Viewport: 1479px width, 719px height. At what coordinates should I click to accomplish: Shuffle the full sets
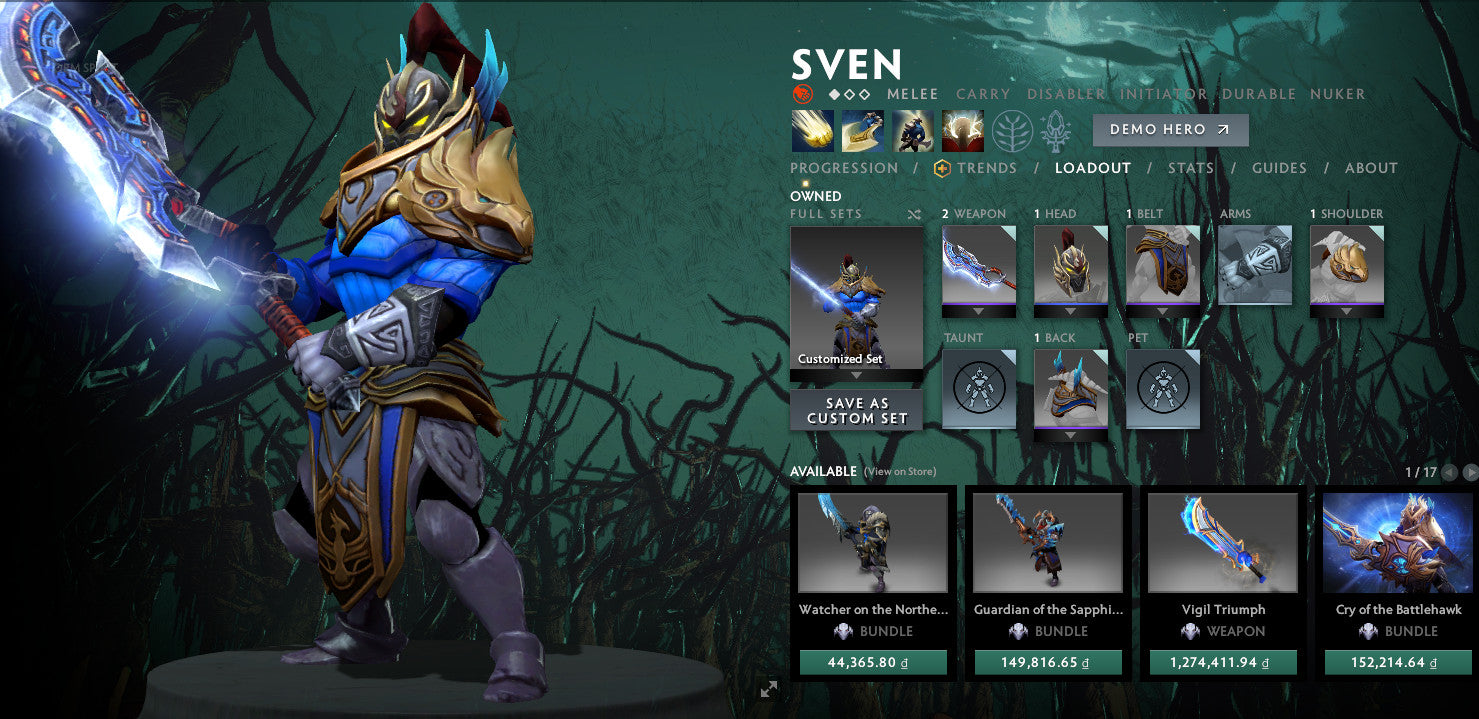914,214
